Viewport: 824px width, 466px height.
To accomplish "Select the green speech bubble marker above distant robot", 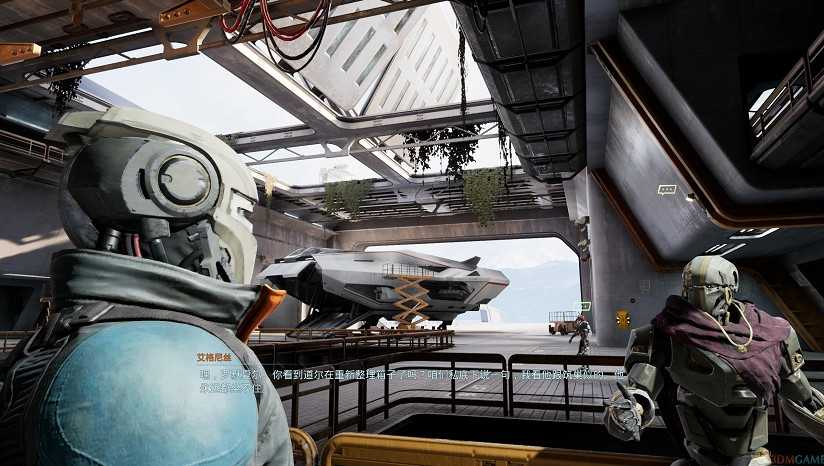I will 585,306.
